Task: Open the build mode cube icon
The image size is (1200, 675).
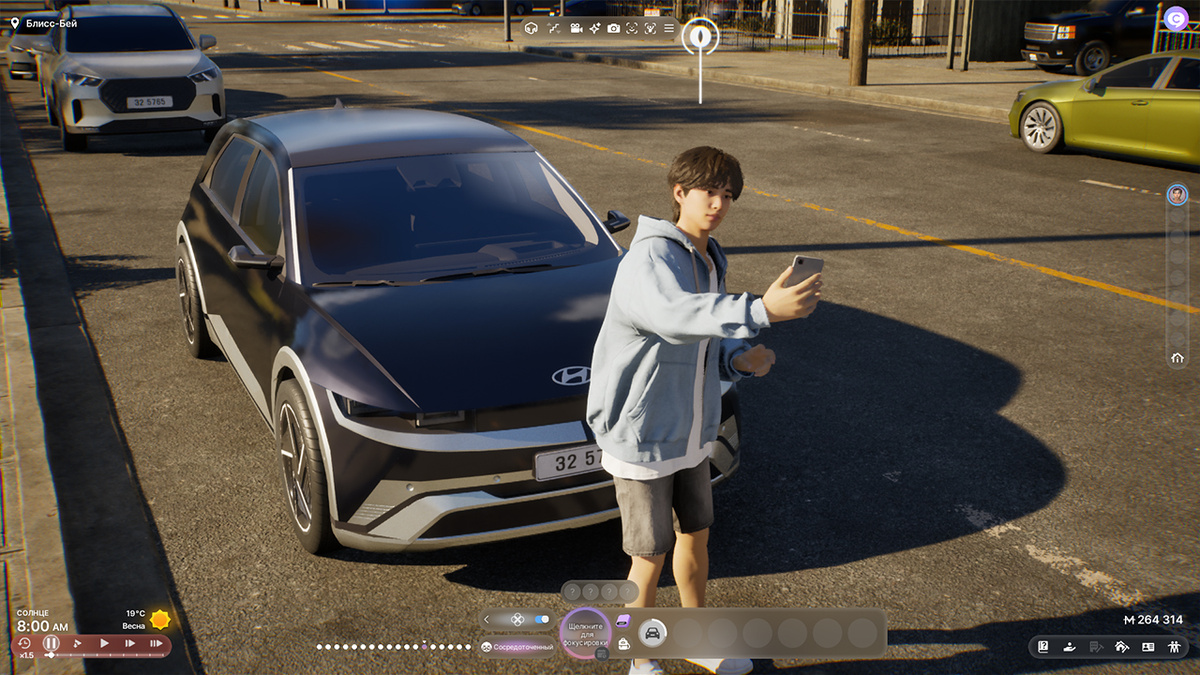Action: [531, 28]
